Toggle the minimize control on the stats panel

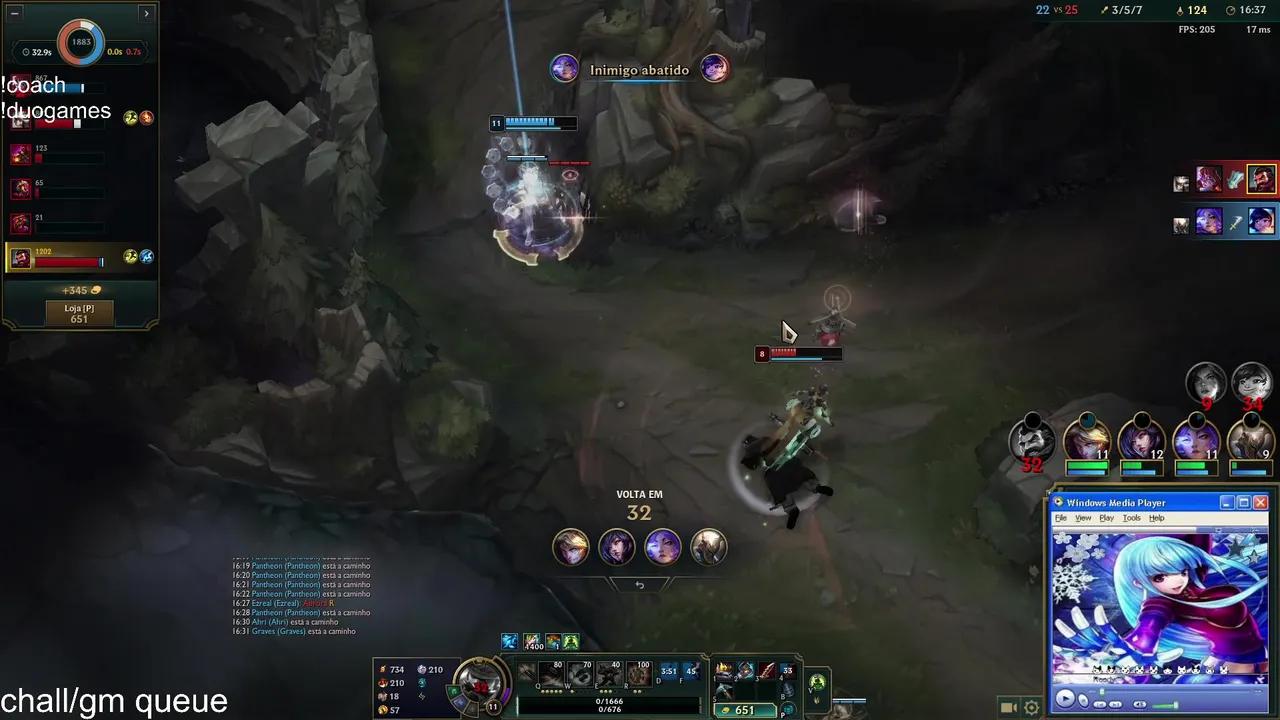pyautogui.click(x=13, y=13)
